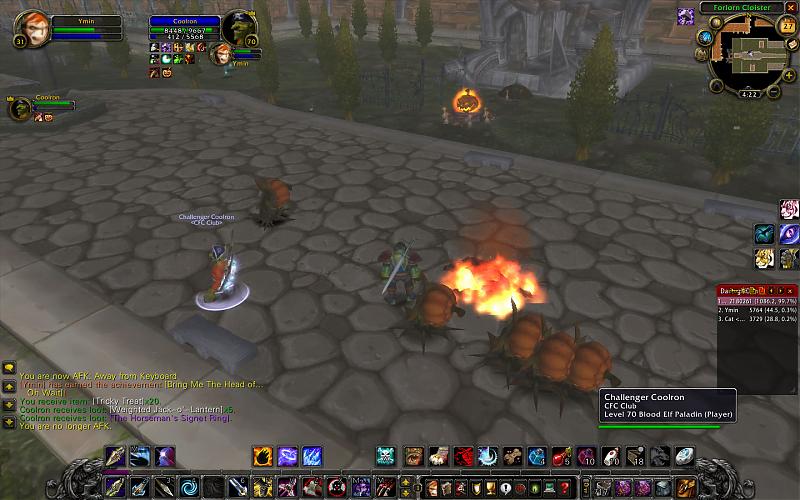This screenshot has width=800, height=500.
Task: Select the Coolron target portrait
Action: tap(237, 27)
